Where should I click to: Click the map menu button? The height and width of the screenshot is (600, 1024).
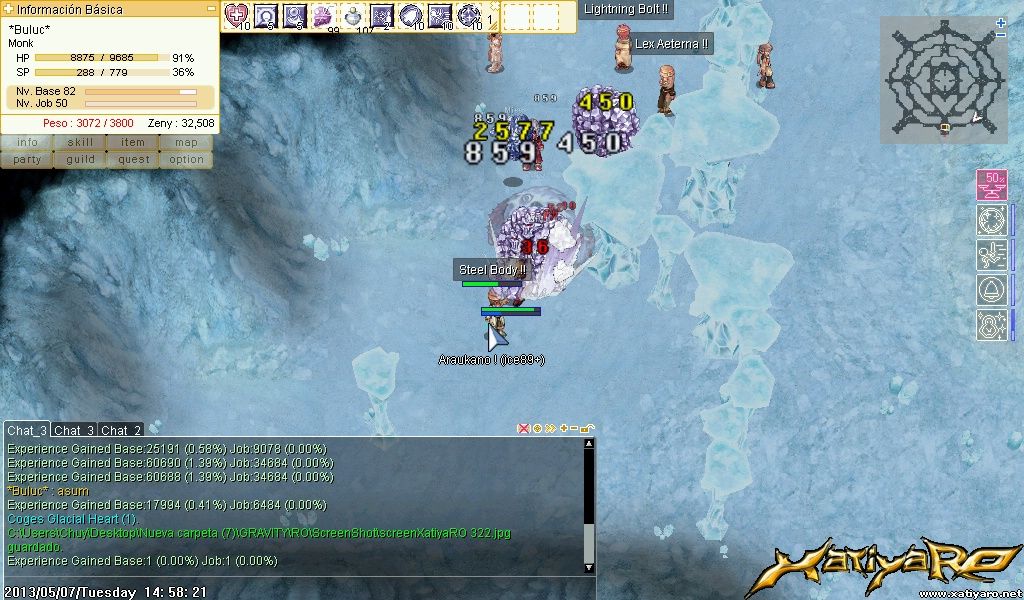(x=186, y=142)
